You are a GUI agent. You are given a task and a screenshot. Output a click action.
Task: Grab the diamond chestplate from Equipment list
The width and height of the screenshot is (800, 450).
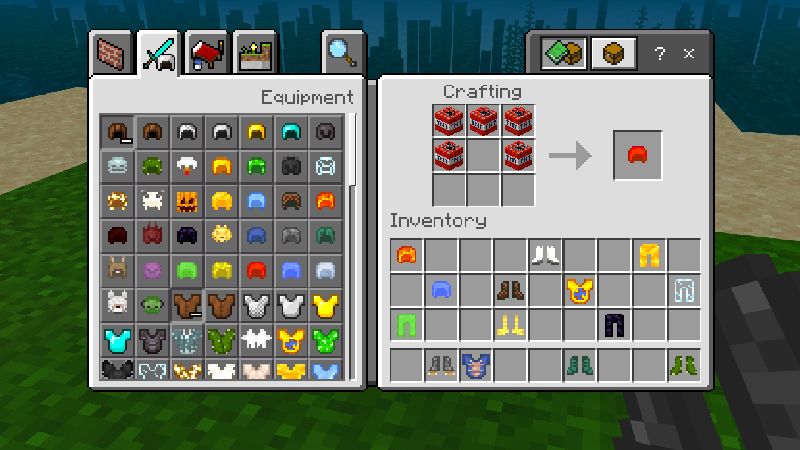(x=117, y=340)
